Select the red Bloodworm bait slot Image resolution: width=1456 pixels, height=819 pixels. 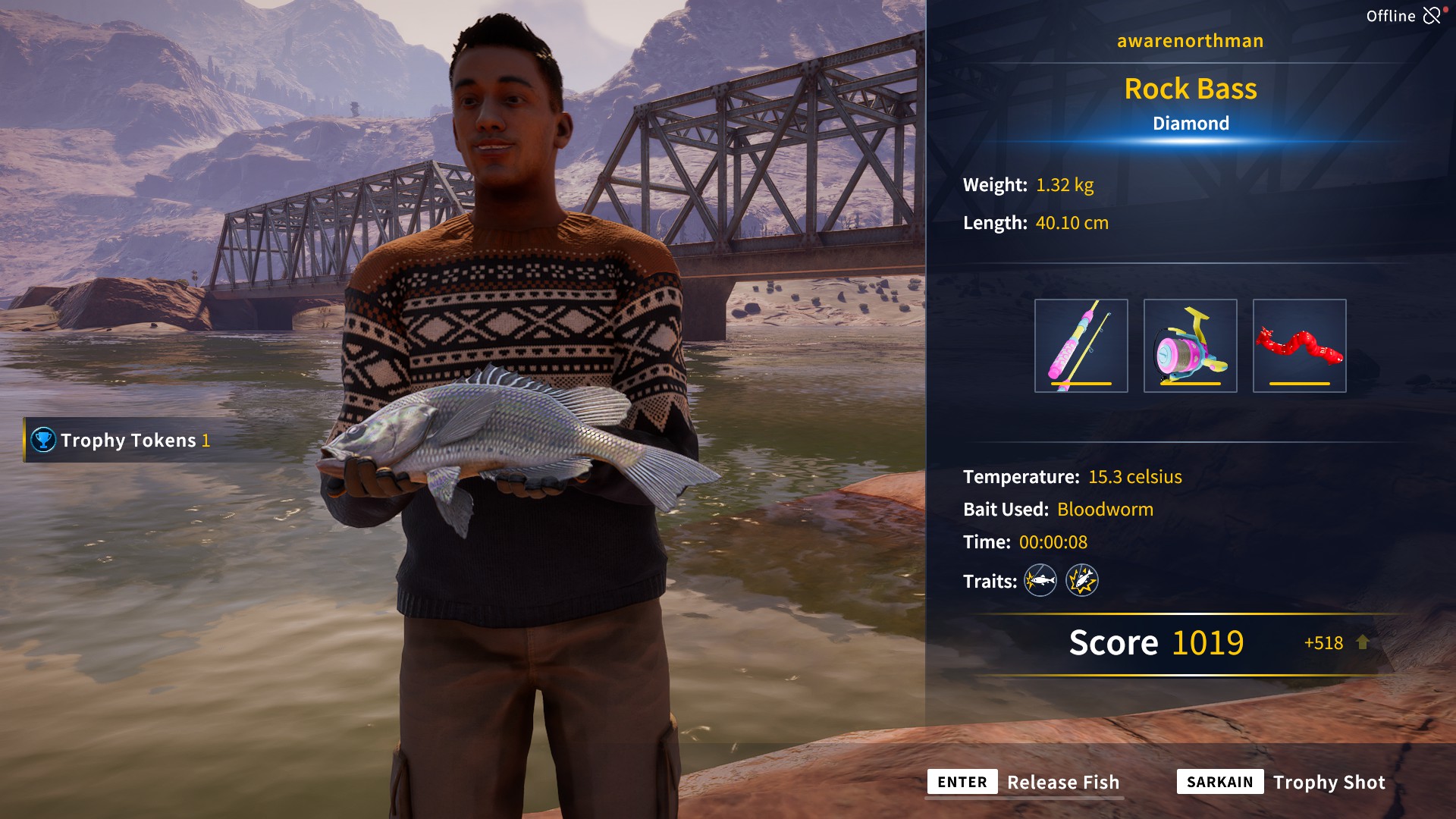(x=1299, y=346)
